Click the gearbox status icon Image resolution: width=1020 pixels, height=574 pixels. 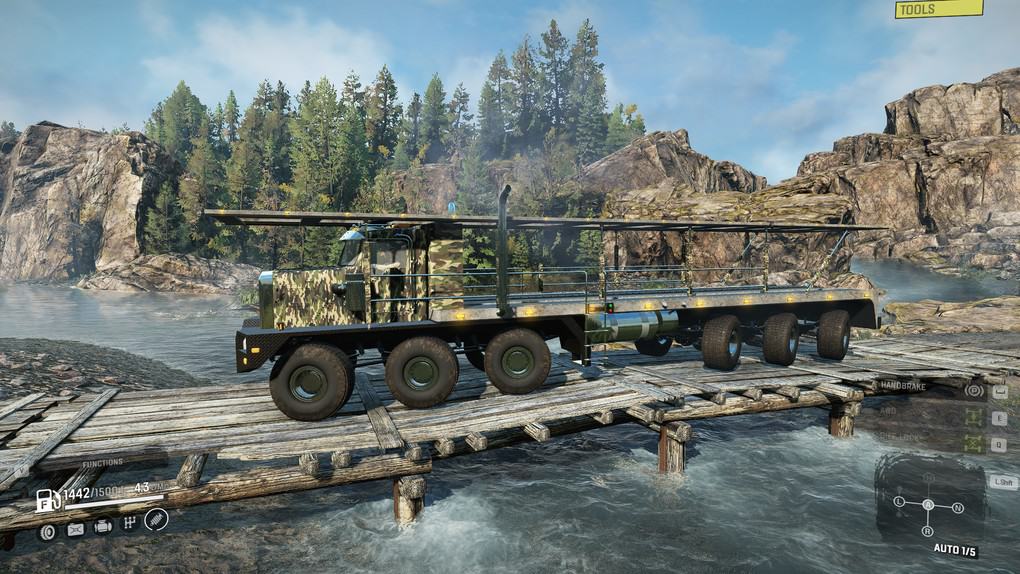coord(128,523)
